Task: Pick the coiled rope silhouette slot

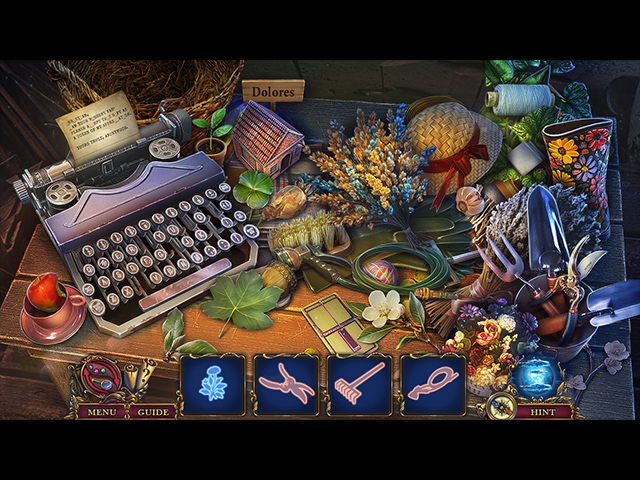Action: point(433,384)
